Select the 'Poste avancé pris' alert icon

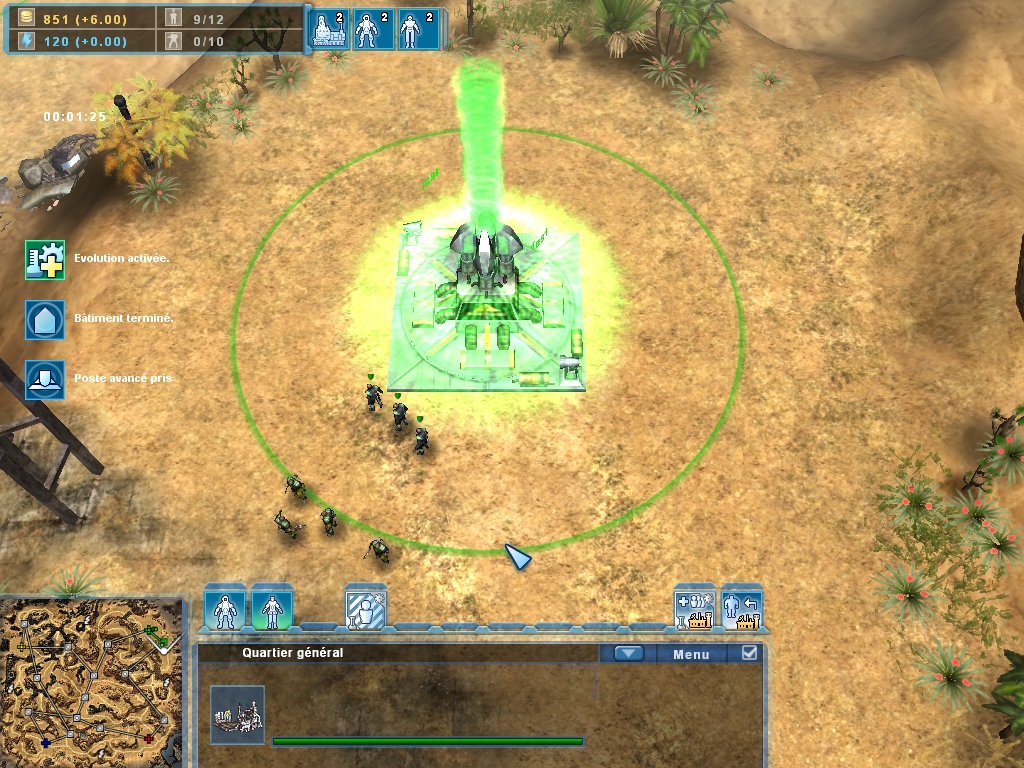[45, 380]
